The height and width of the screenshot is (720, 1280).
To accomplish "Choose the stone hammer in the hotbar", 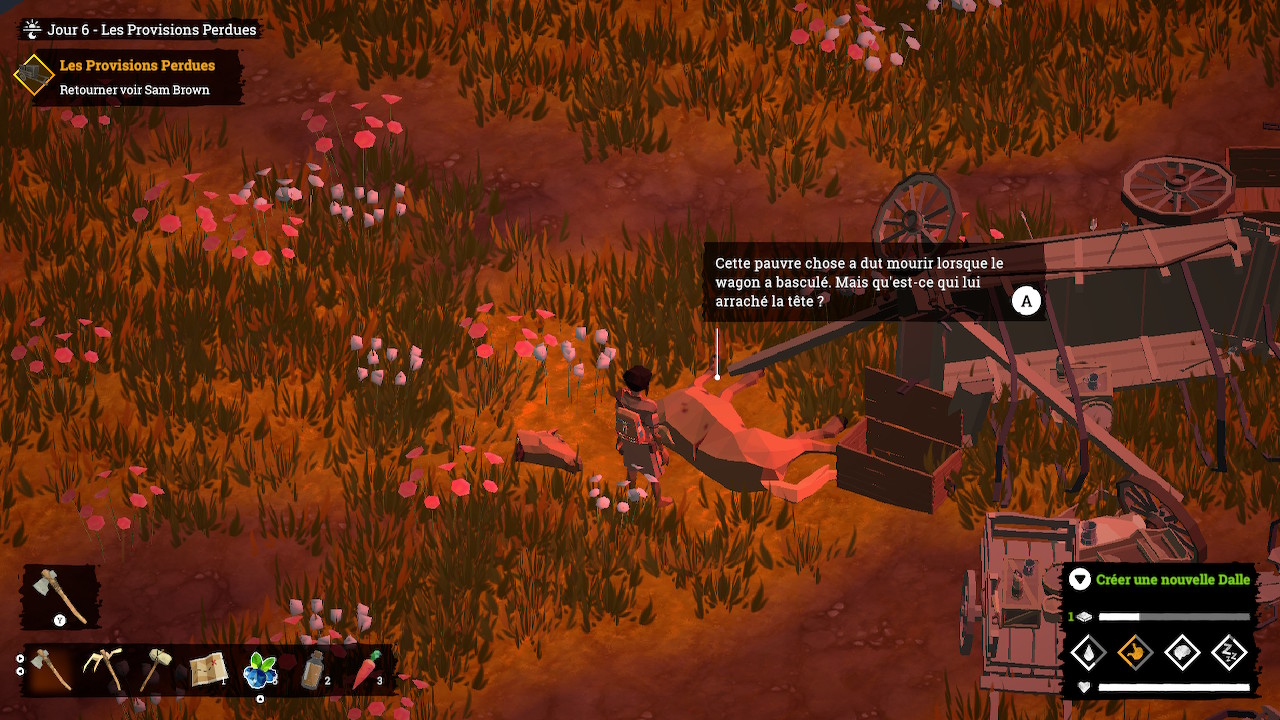I will coord(155,669).
